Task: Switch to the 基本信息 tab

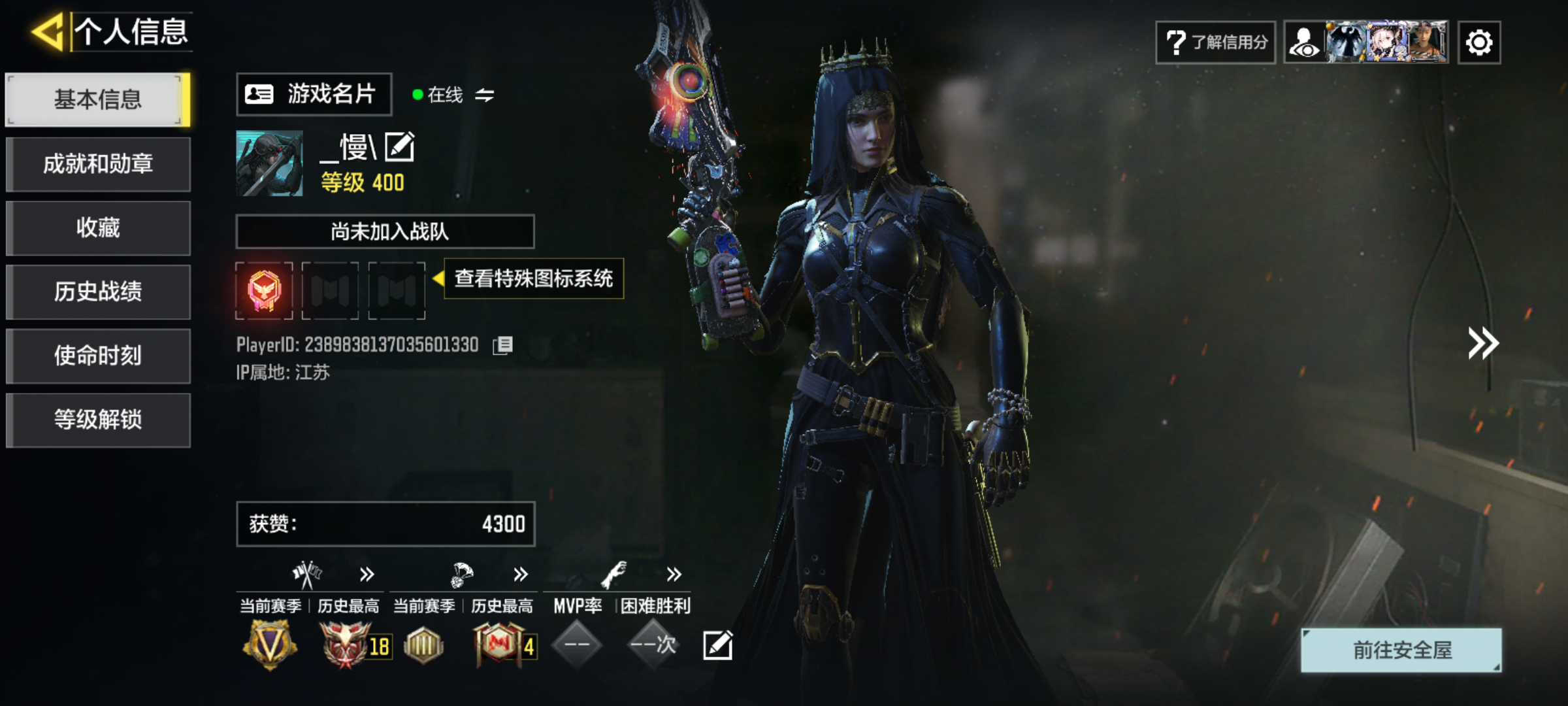Action: click(98, 99)
